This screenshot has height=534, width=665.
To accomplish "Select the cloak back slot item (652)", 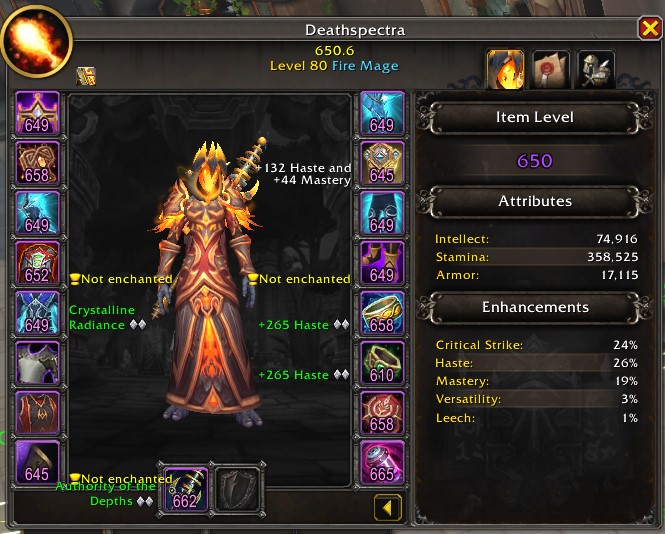I will coord(37,262).
